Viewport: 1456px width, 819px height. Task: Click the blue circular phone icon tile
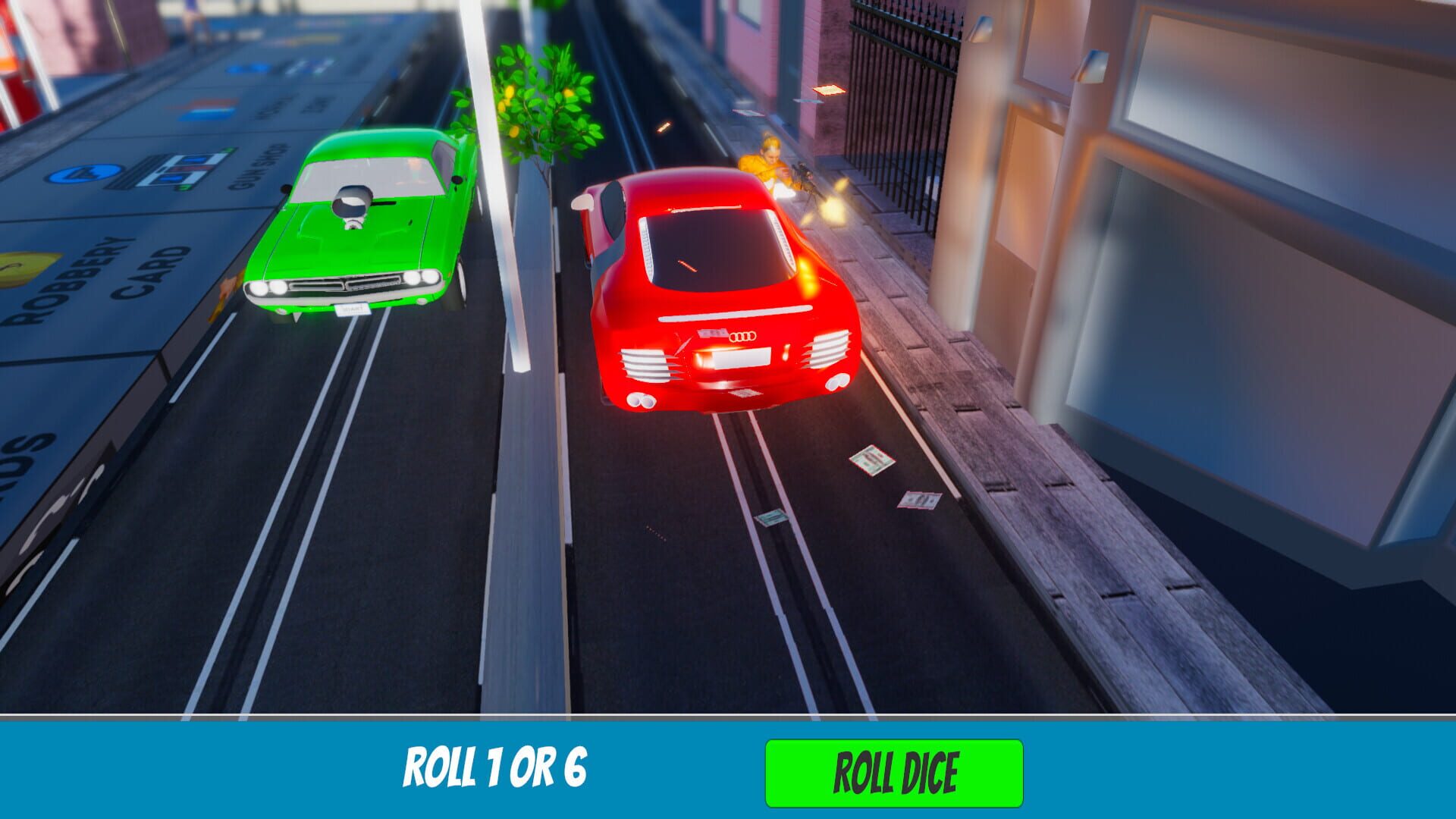pos(85,173)
